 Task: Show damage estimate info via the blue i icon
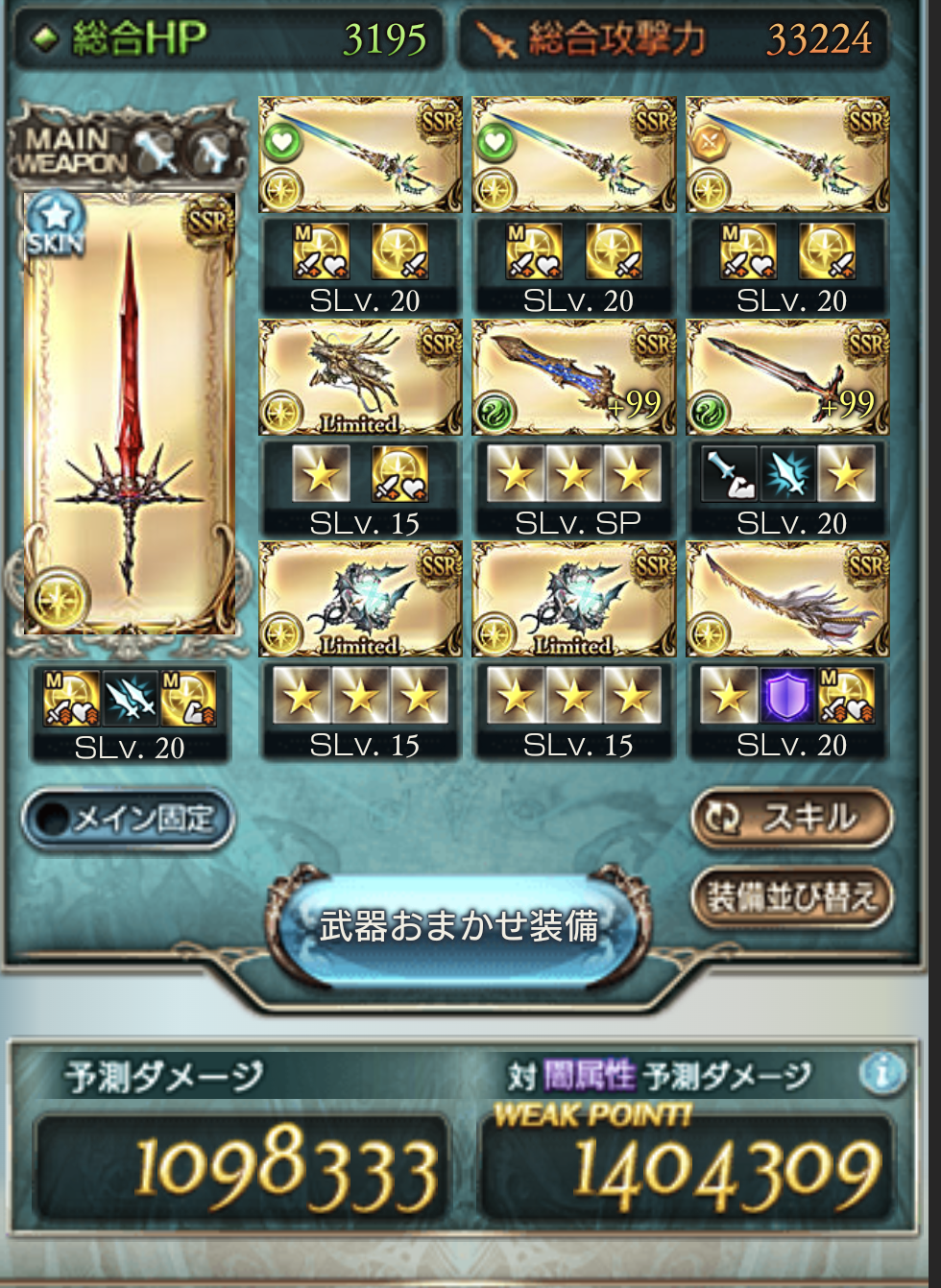[x=881, y=1072]
